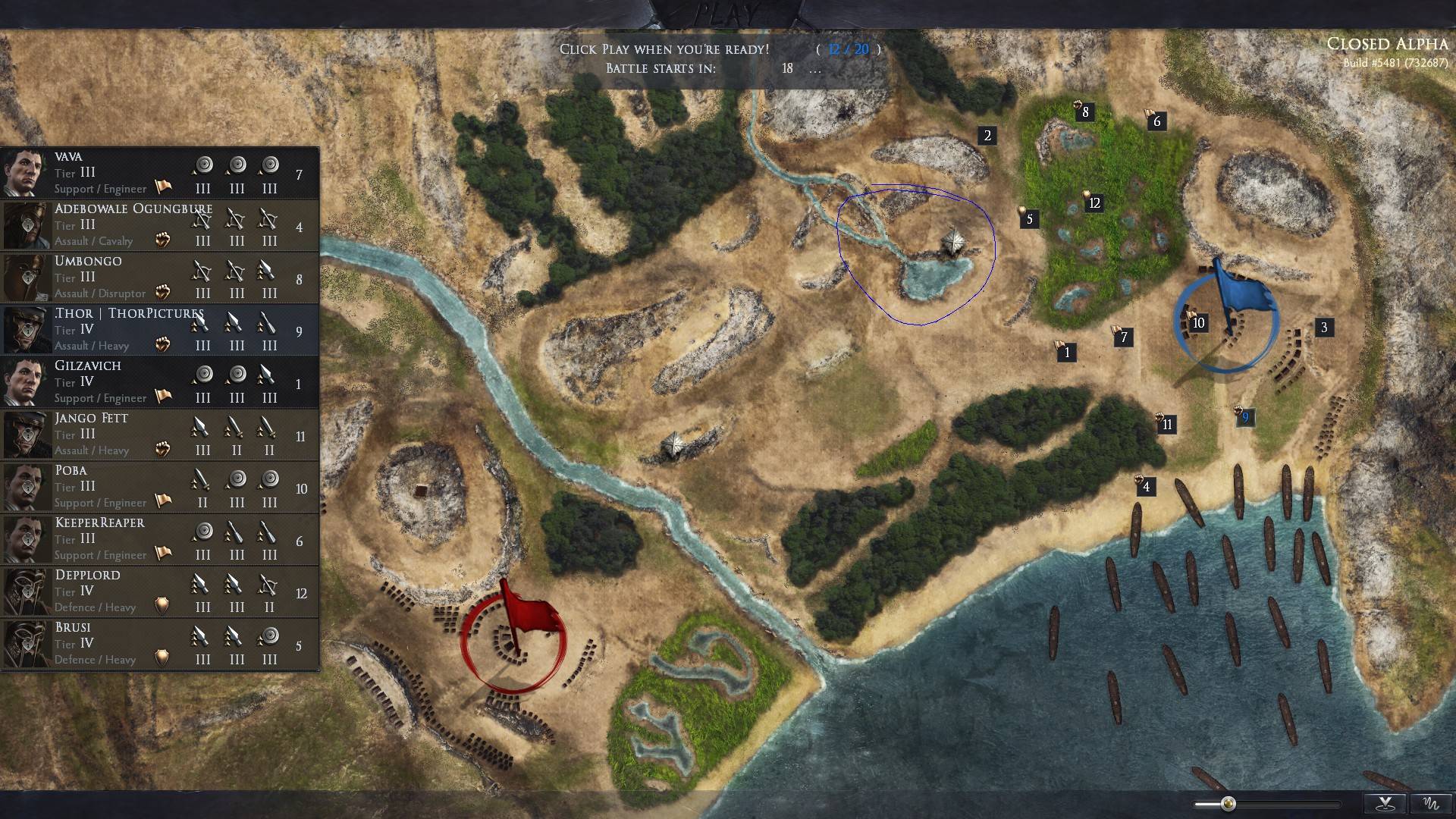Image resolution: width=1456 pixels, height=819 pixels.
Task: Select Umbongo from the team list
Action: (159, 277)
